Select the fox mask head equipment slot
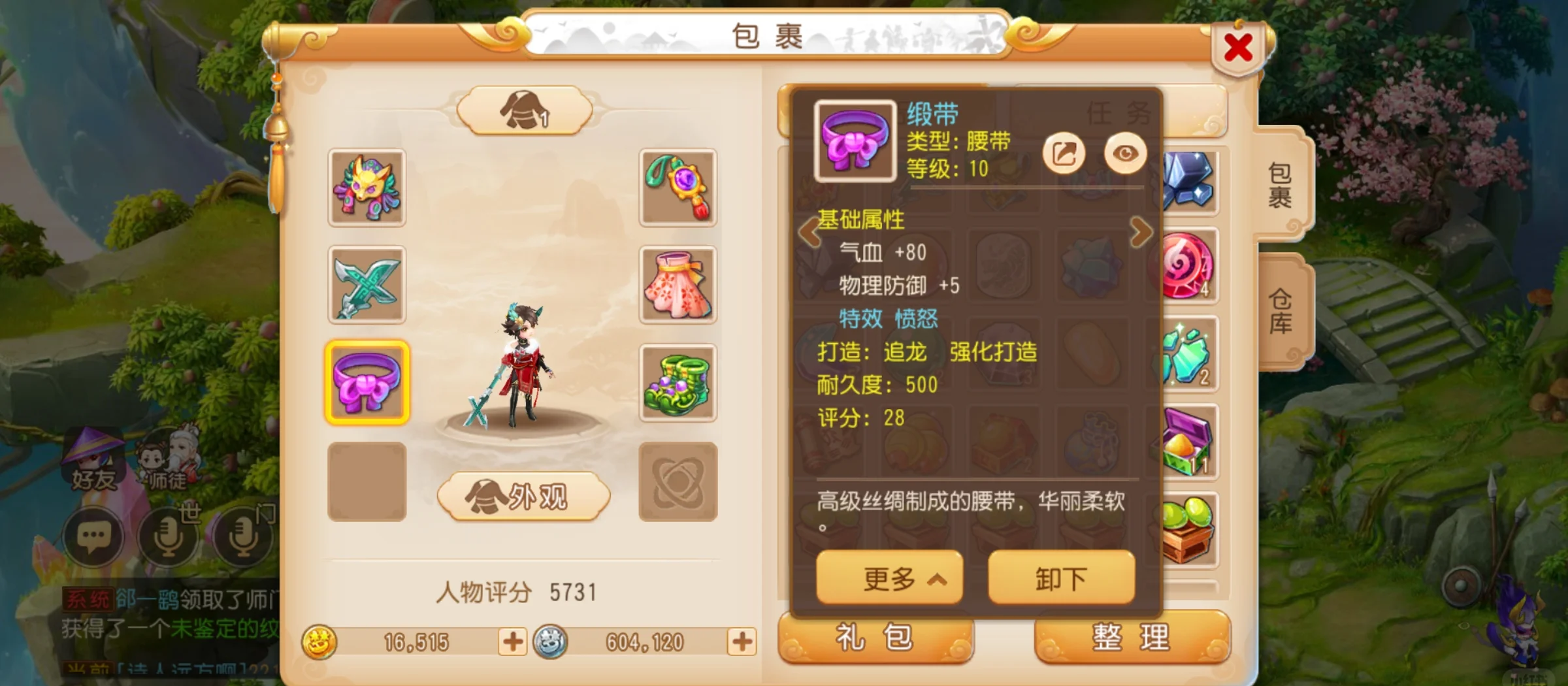This screenshot has height=686, width=1568. [x=368, y=190]
